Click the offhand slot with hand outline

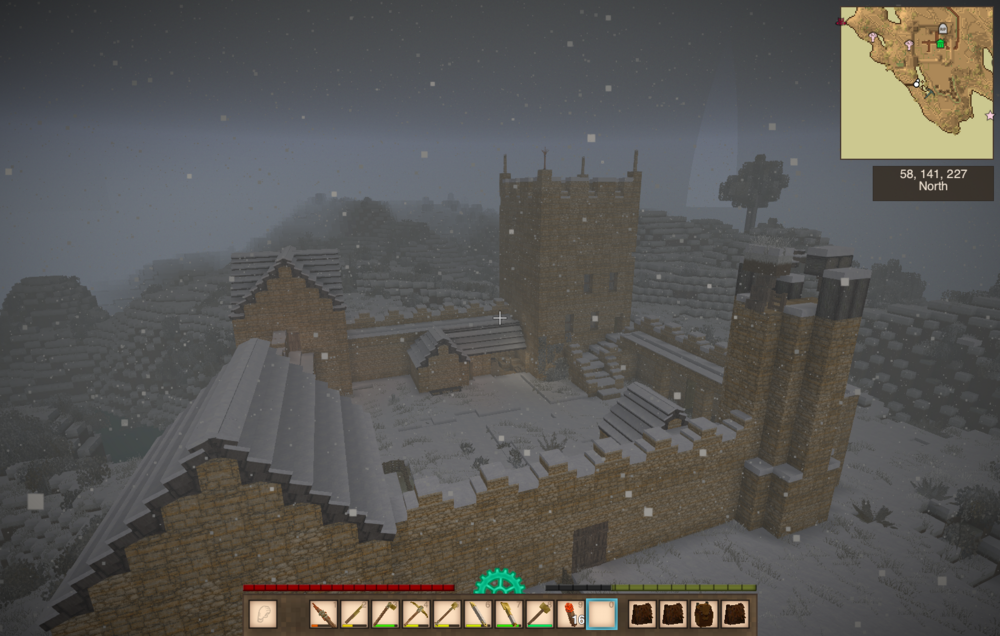(262, 614)
